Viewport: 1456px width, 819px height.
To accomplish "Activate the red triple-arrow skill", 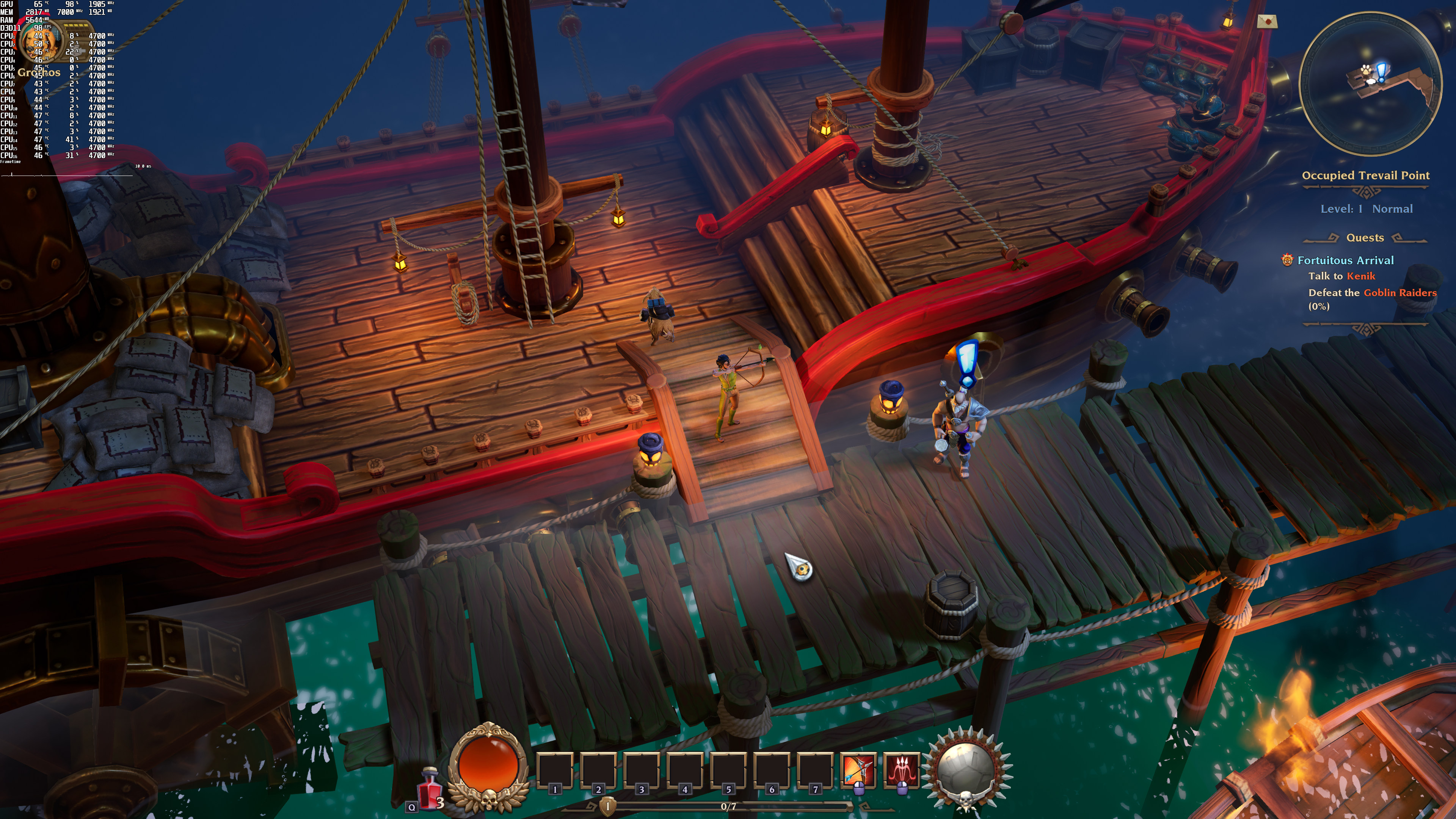I will click(902, 770).
